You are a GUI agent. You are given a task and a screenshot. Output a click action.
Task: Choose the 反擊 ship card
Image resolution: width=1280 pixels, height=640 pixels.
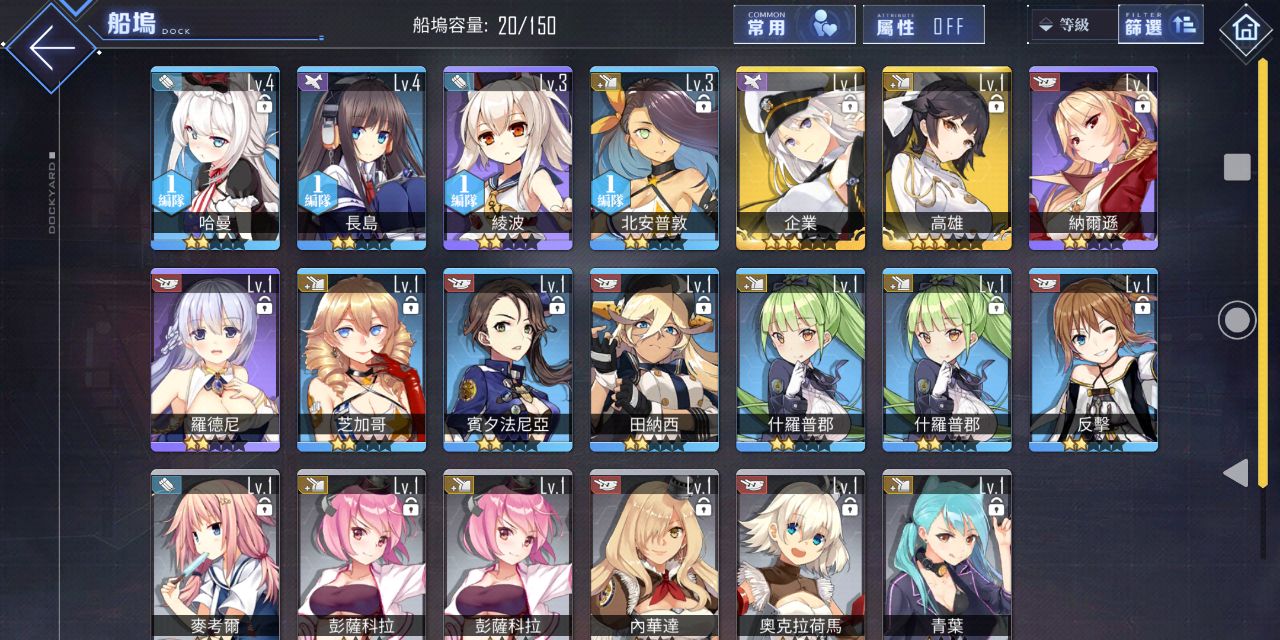(1093, 360)
